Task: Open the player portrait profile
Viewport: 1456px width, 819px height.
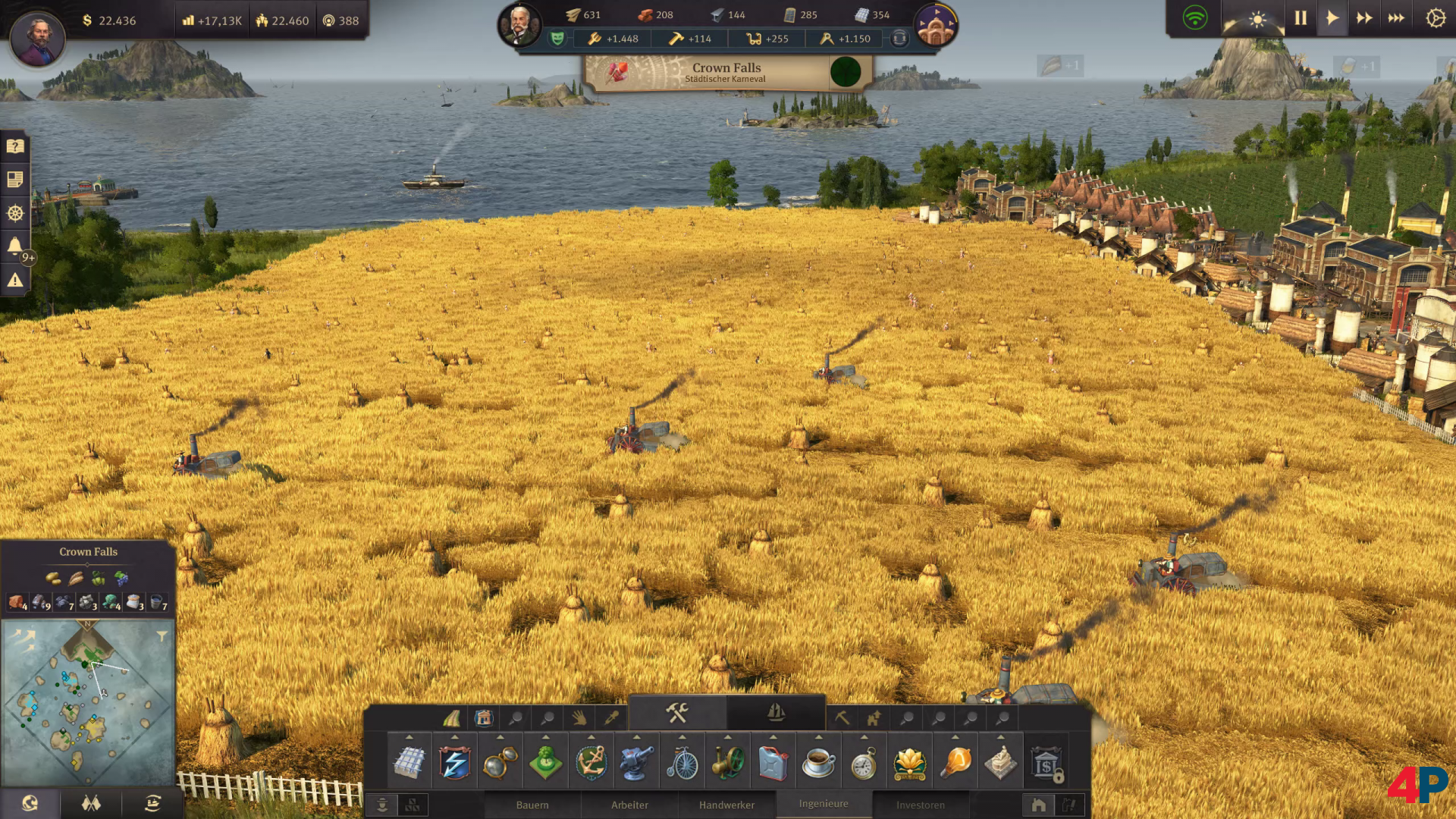Action: click(x=37, y=38)
